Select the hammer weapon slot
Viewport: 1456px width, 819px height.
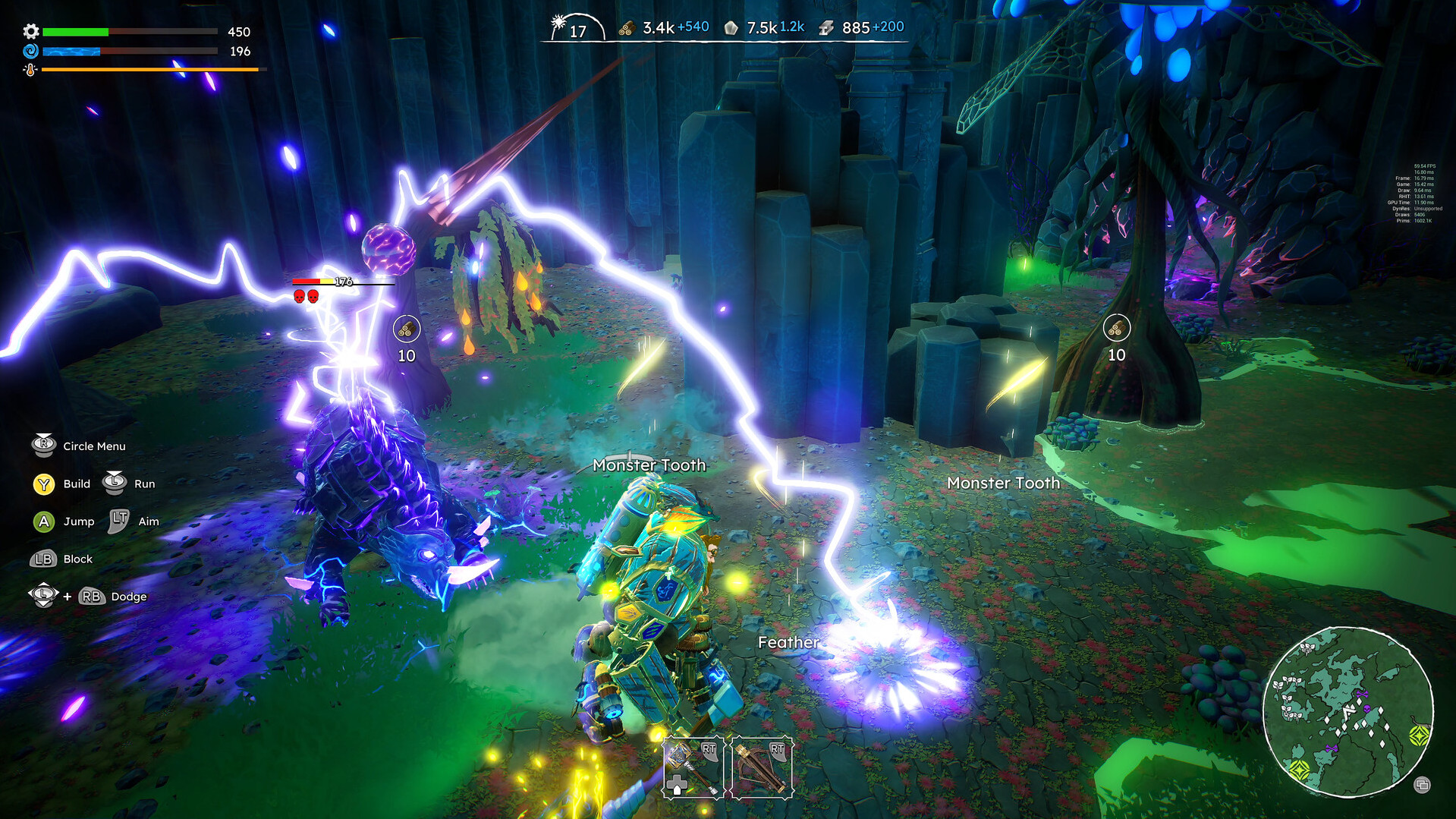point(693,767)
